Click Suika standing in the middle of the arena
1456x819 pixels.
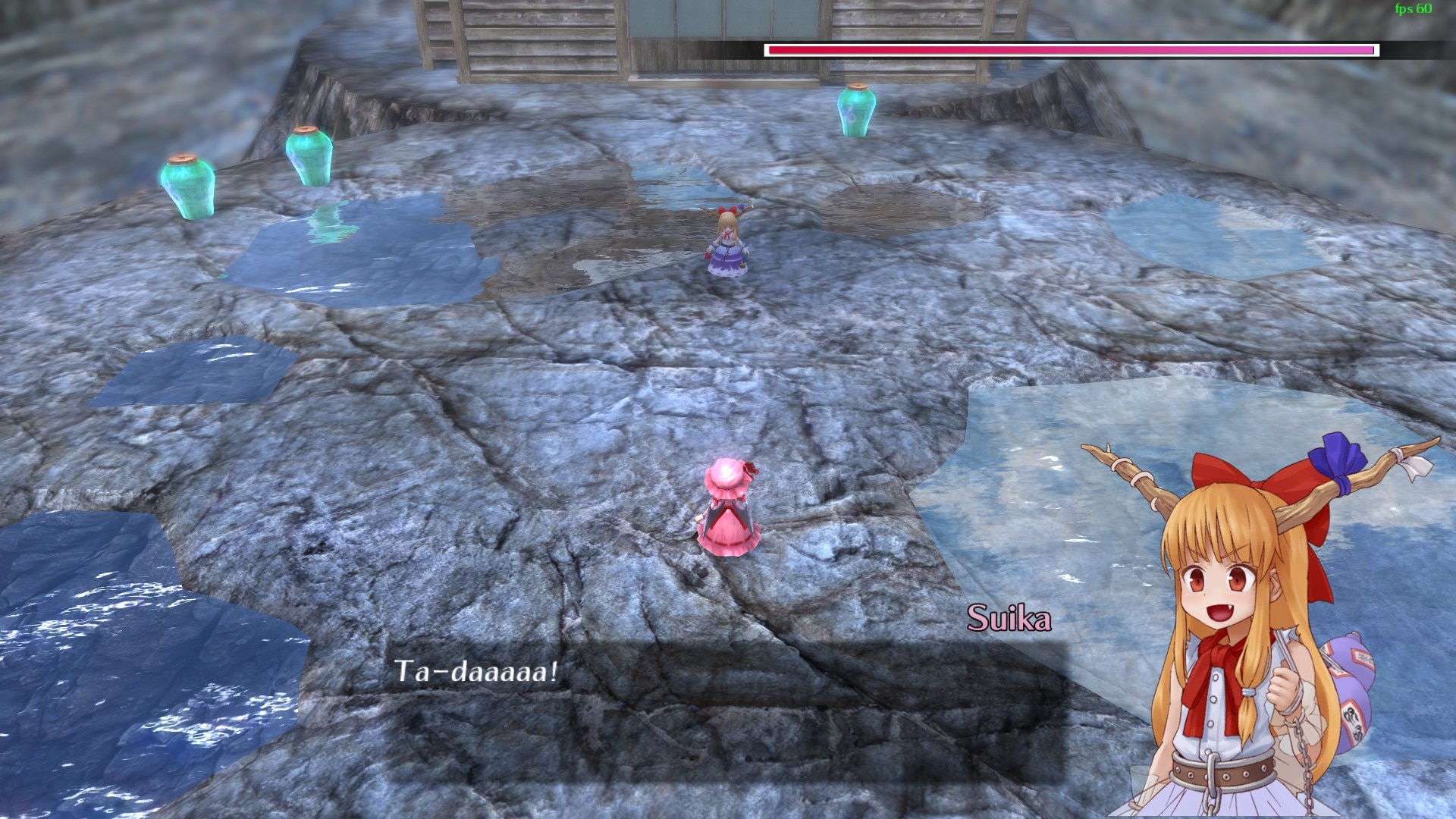(x=726, y=243)
